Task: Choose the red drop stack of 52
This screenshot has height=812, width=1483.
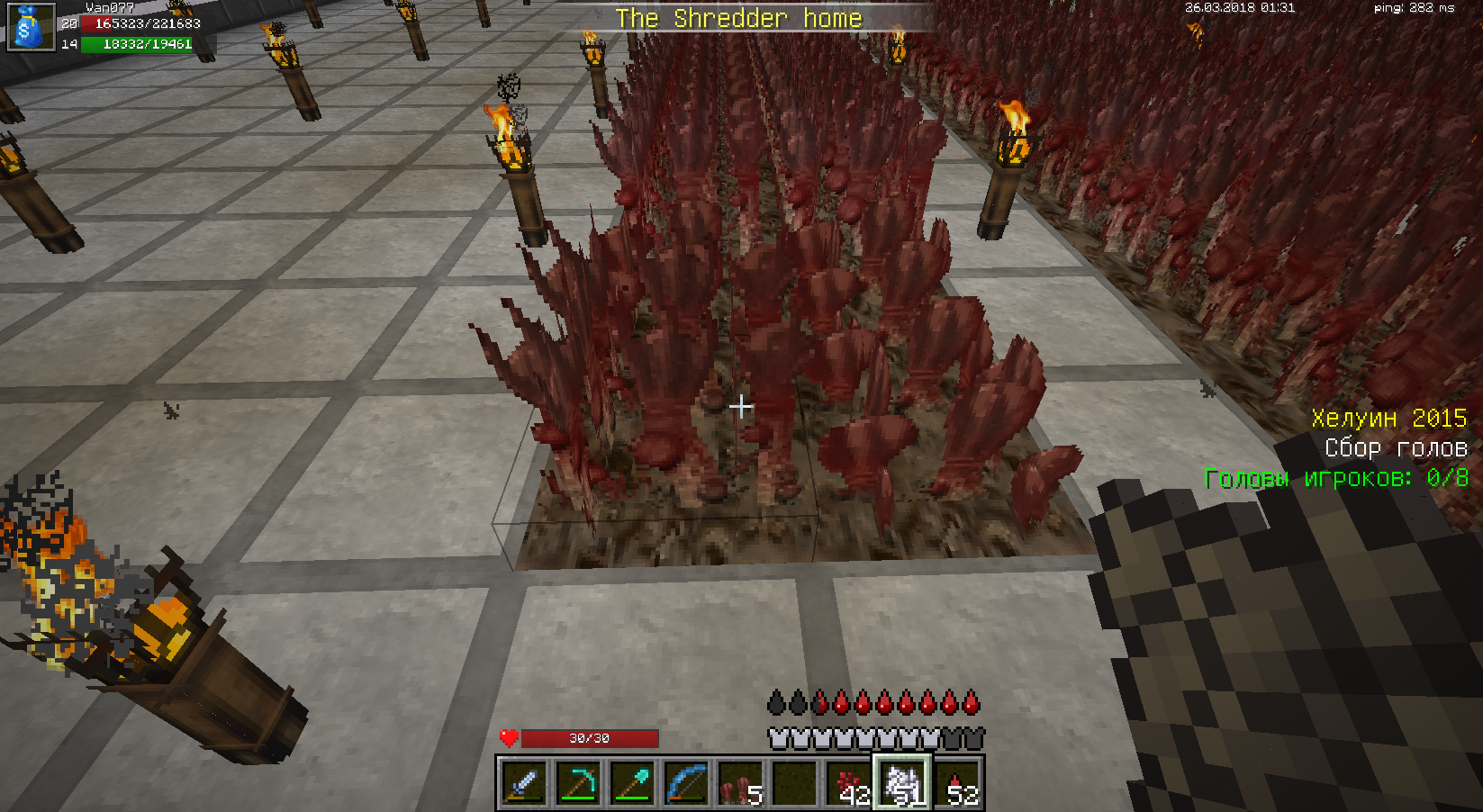Action: (x=956, y=783)
